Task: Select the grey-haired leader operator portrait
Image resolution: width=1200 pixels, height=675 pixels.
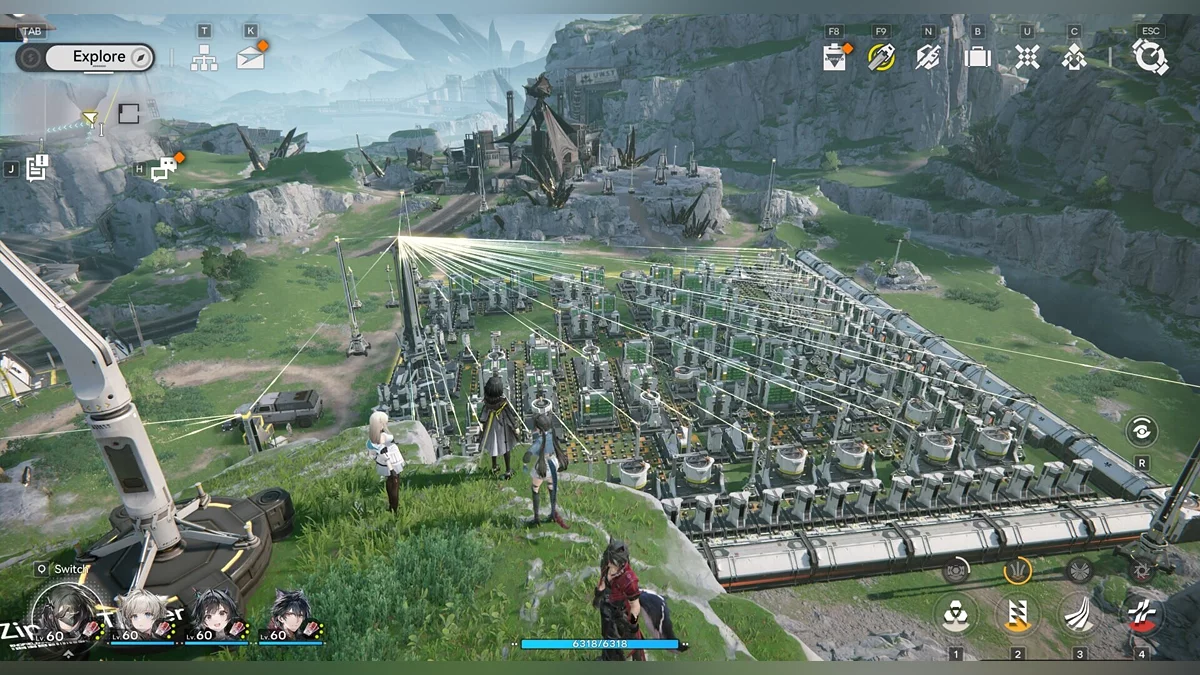Action: (65, 615)
